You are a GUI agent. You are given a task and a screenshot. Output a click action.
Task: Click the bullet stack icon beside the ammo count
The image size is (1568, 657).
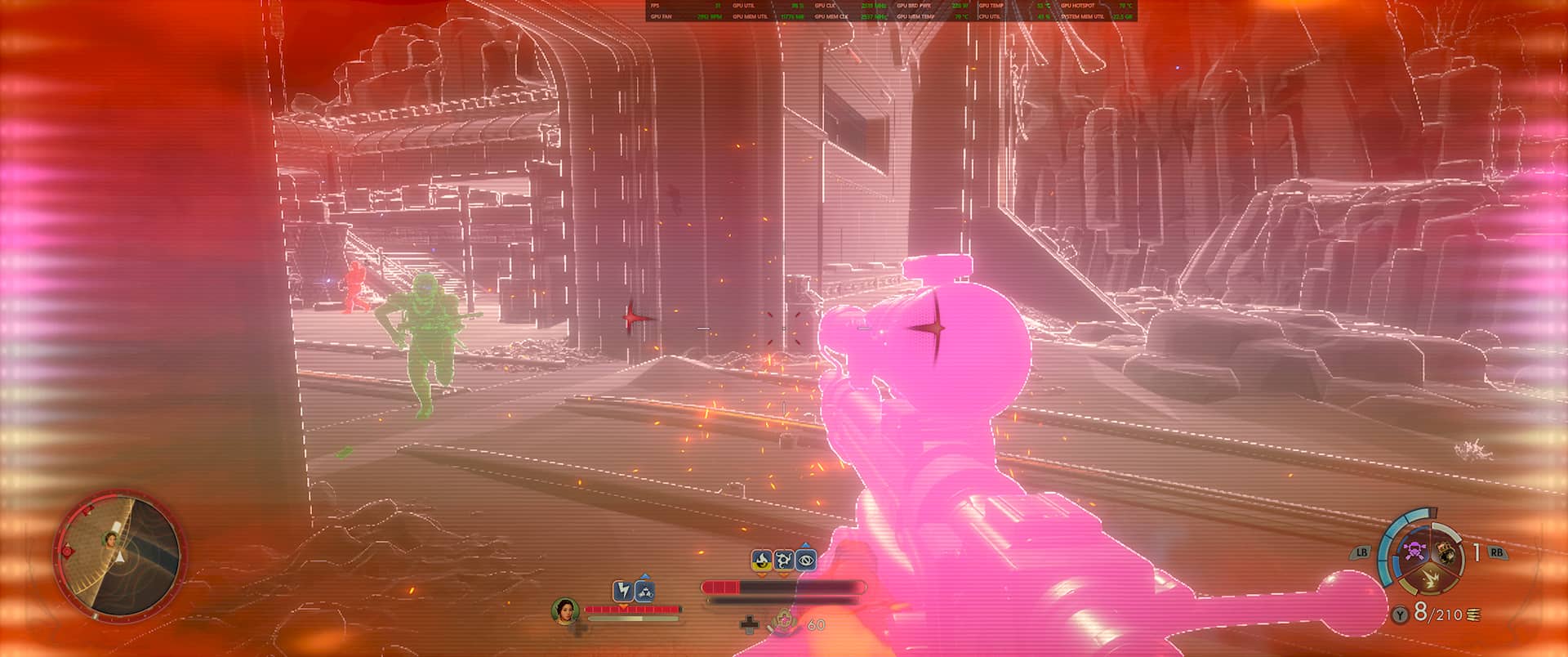tap(1472, 615)
